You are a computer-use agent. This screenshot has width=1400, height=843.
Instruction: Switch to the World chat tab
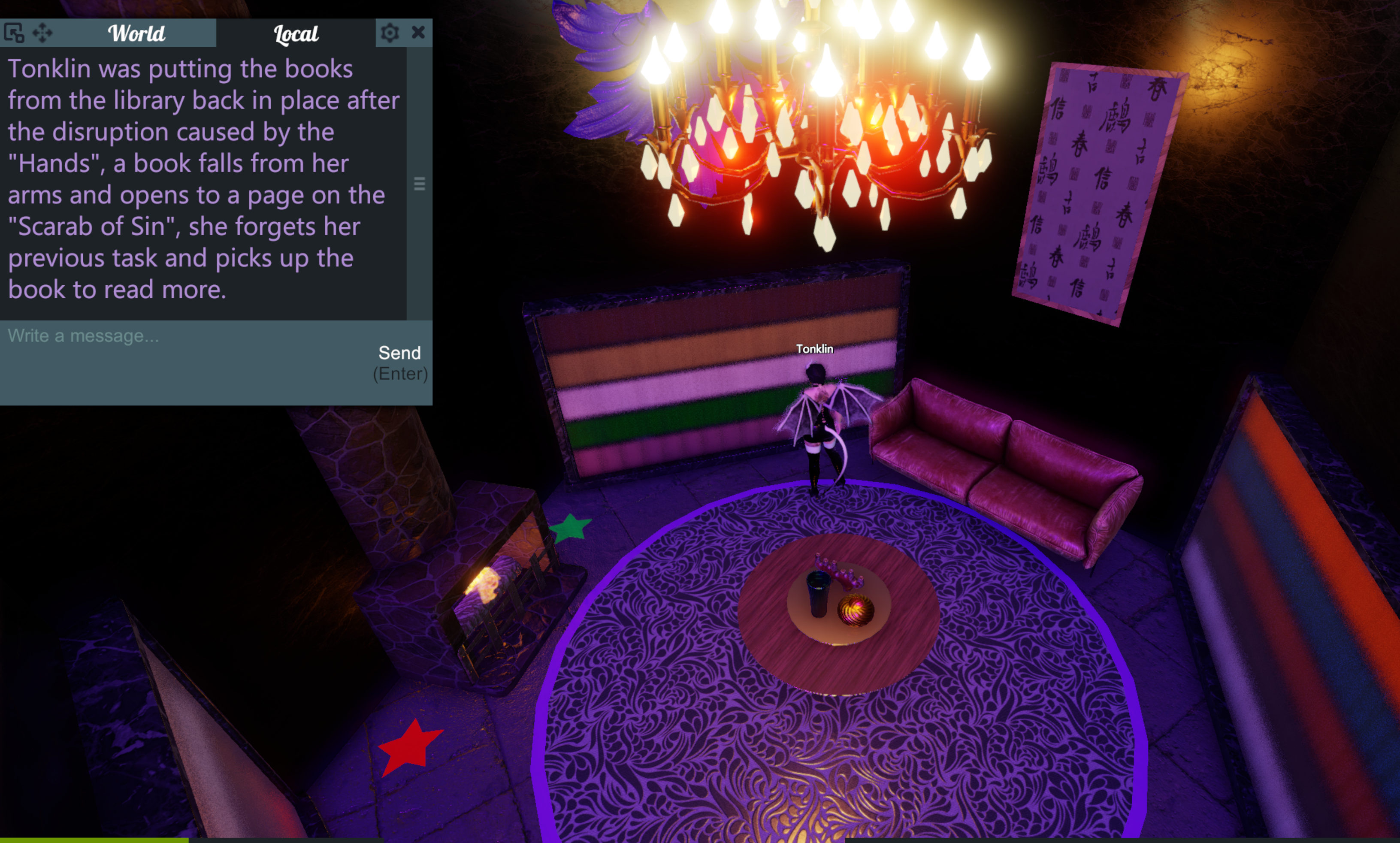coord(136,33)
